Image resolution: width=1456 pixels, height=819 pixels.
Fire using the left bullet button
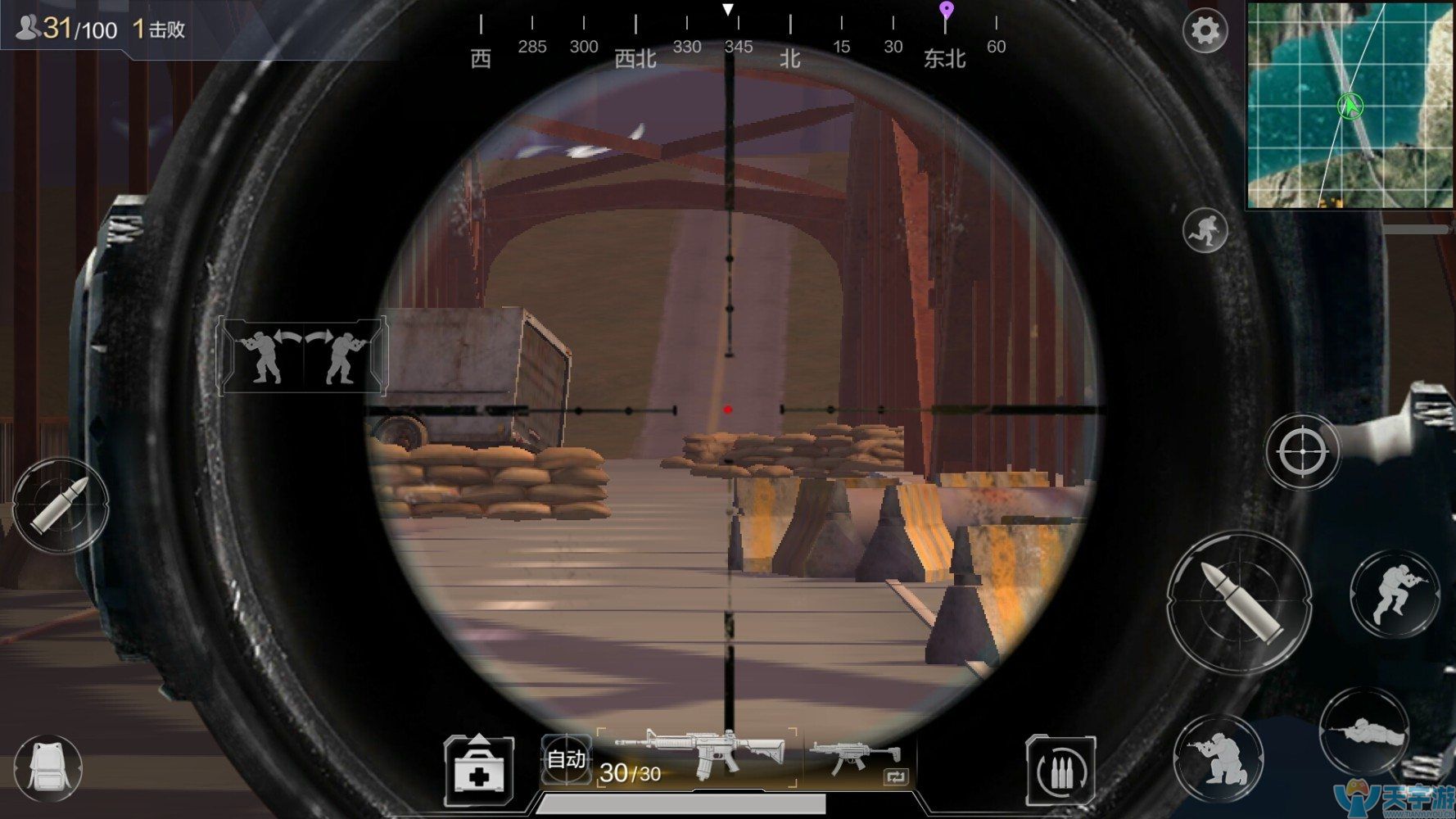[61, 504]
